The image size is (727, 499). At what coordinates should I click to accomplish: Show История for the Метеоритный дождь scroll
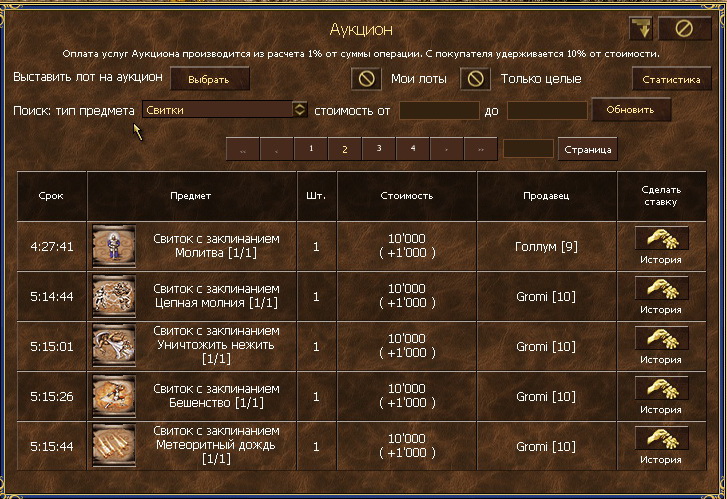(661, 459)
